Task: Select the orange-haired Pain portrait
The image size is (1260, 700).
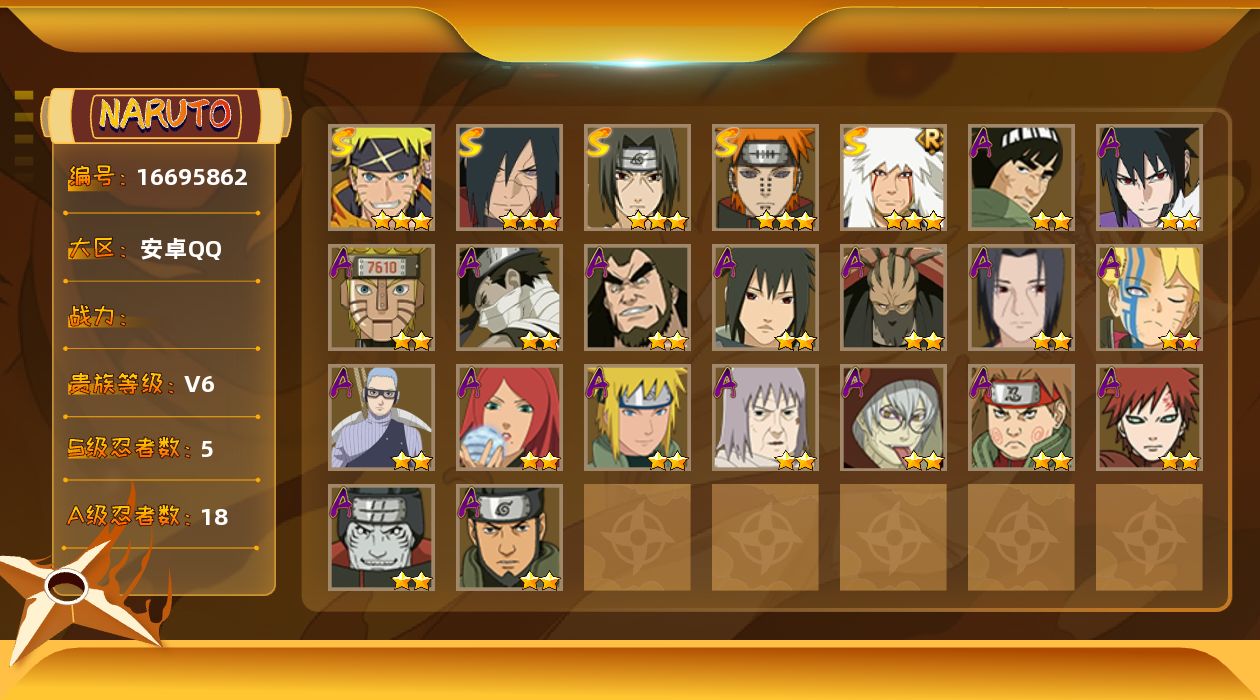Action: pos(765,178)
